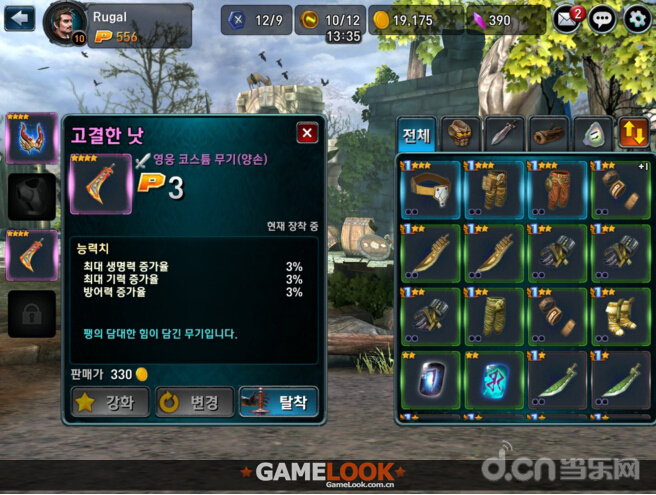Select the wooden log materials tab
The height and width of the screenshot is (495, 656).
[x=549, y=134]
